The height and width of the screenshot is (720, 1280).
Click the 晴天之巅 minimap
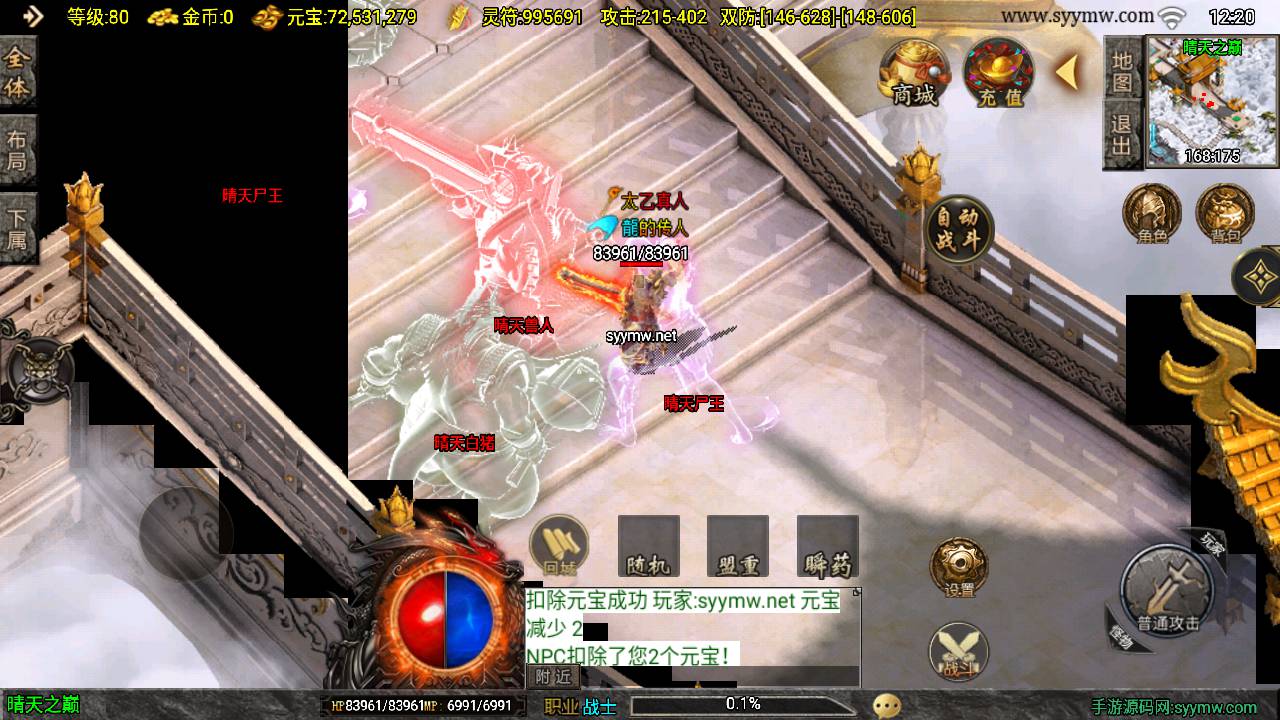coord(1211,101)
